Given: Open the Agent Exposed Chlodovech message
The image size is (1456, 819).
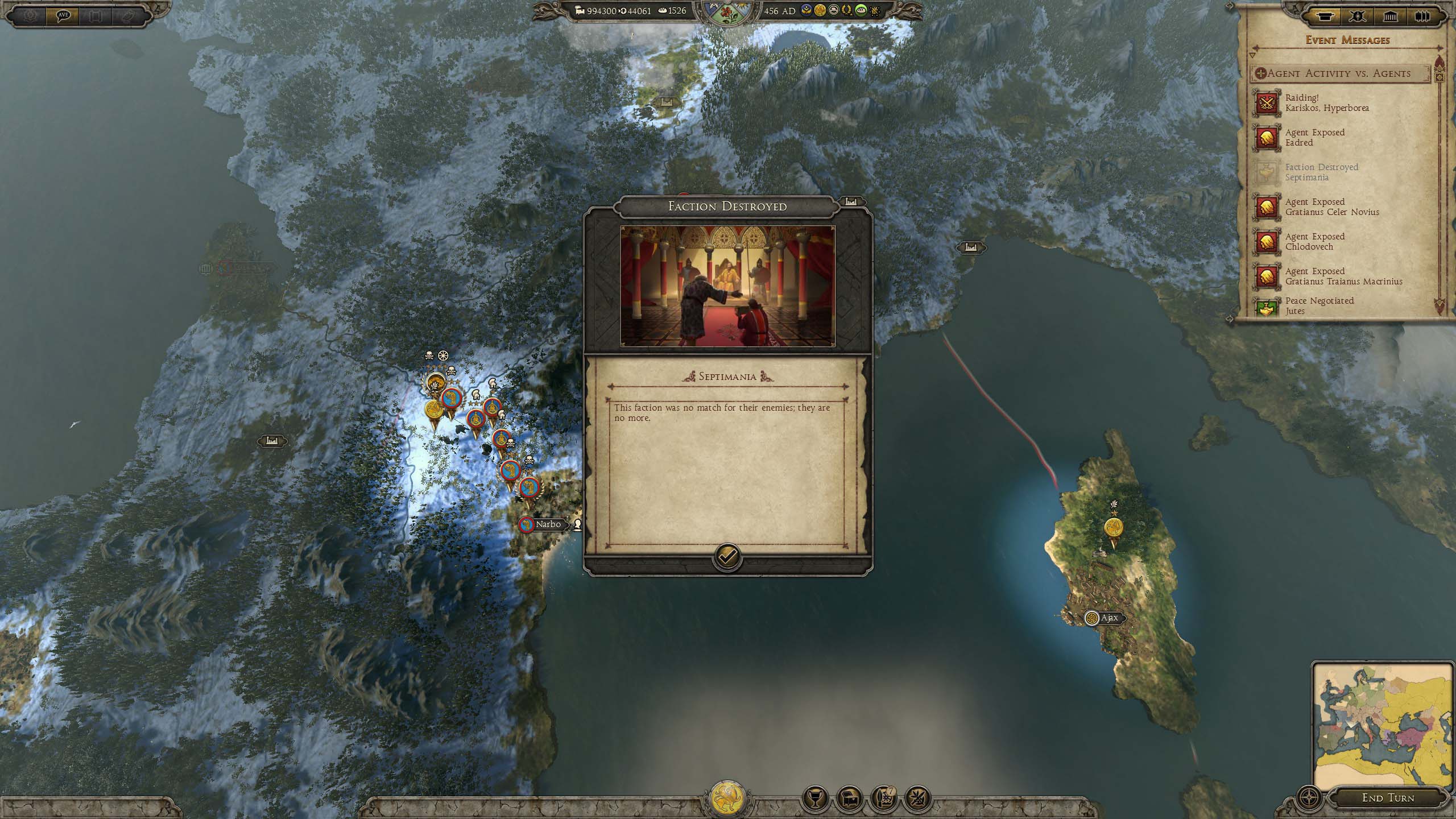Looking at the screenshot, I should (1314, 242).
